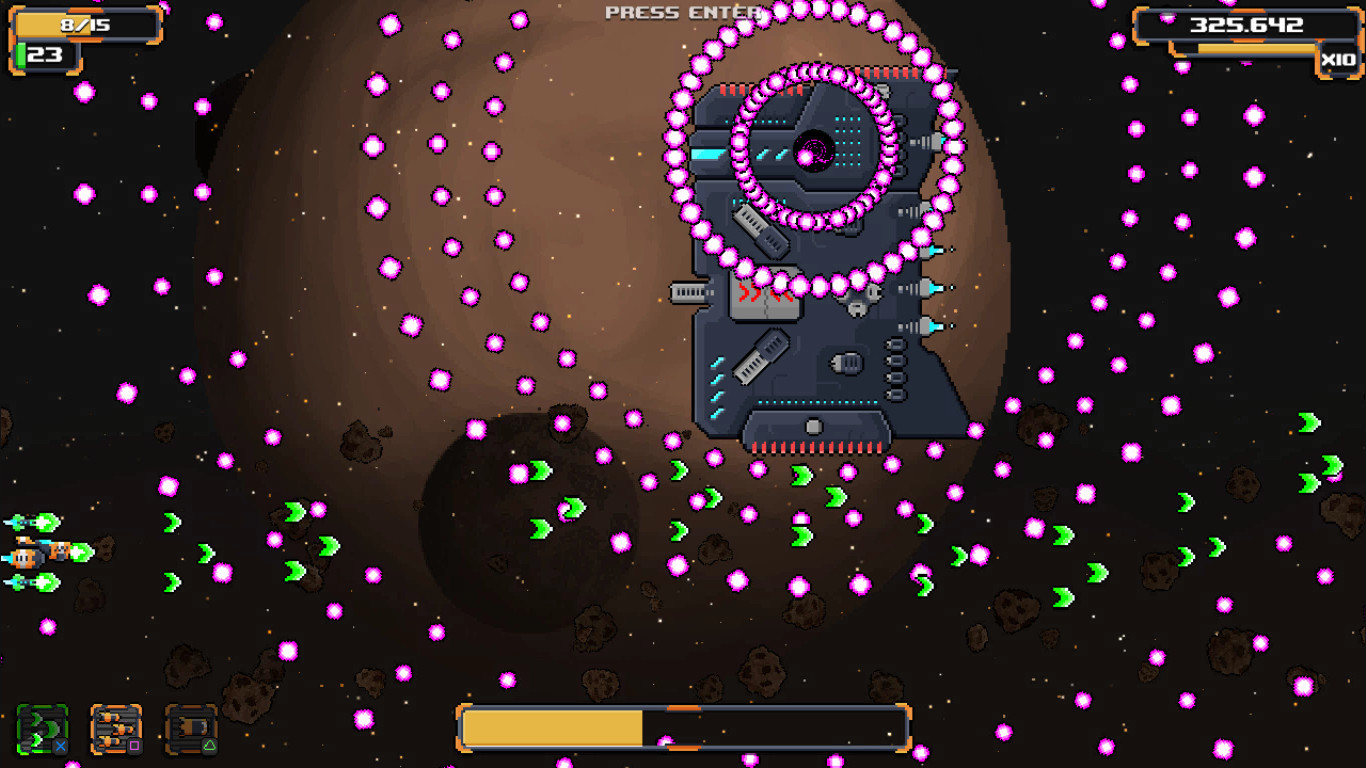Click the boss's dark circular core

click(x=812, y=151)
